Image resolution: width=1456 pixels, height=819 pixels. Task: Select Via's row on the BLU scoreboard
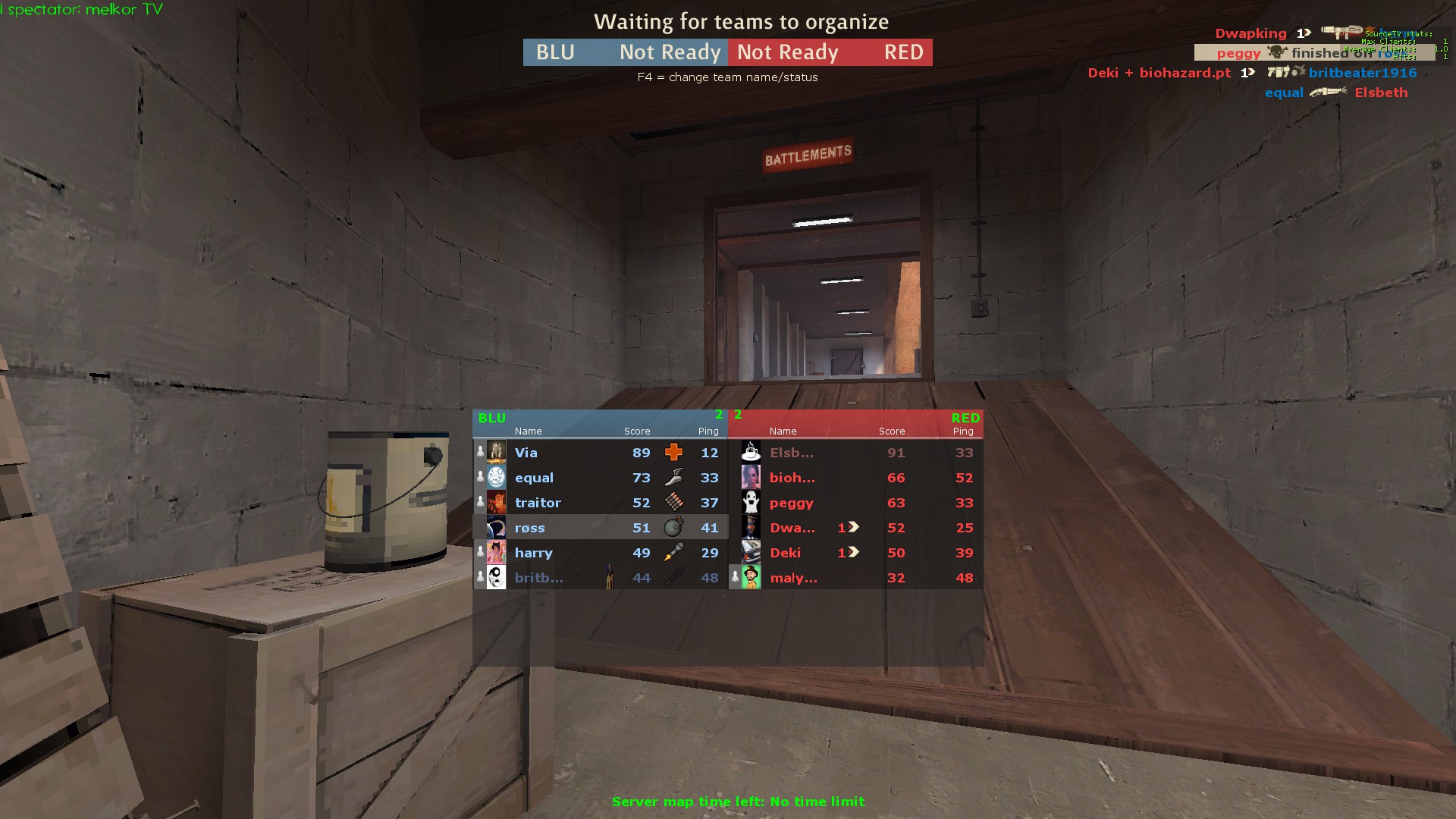click(601, 453)
